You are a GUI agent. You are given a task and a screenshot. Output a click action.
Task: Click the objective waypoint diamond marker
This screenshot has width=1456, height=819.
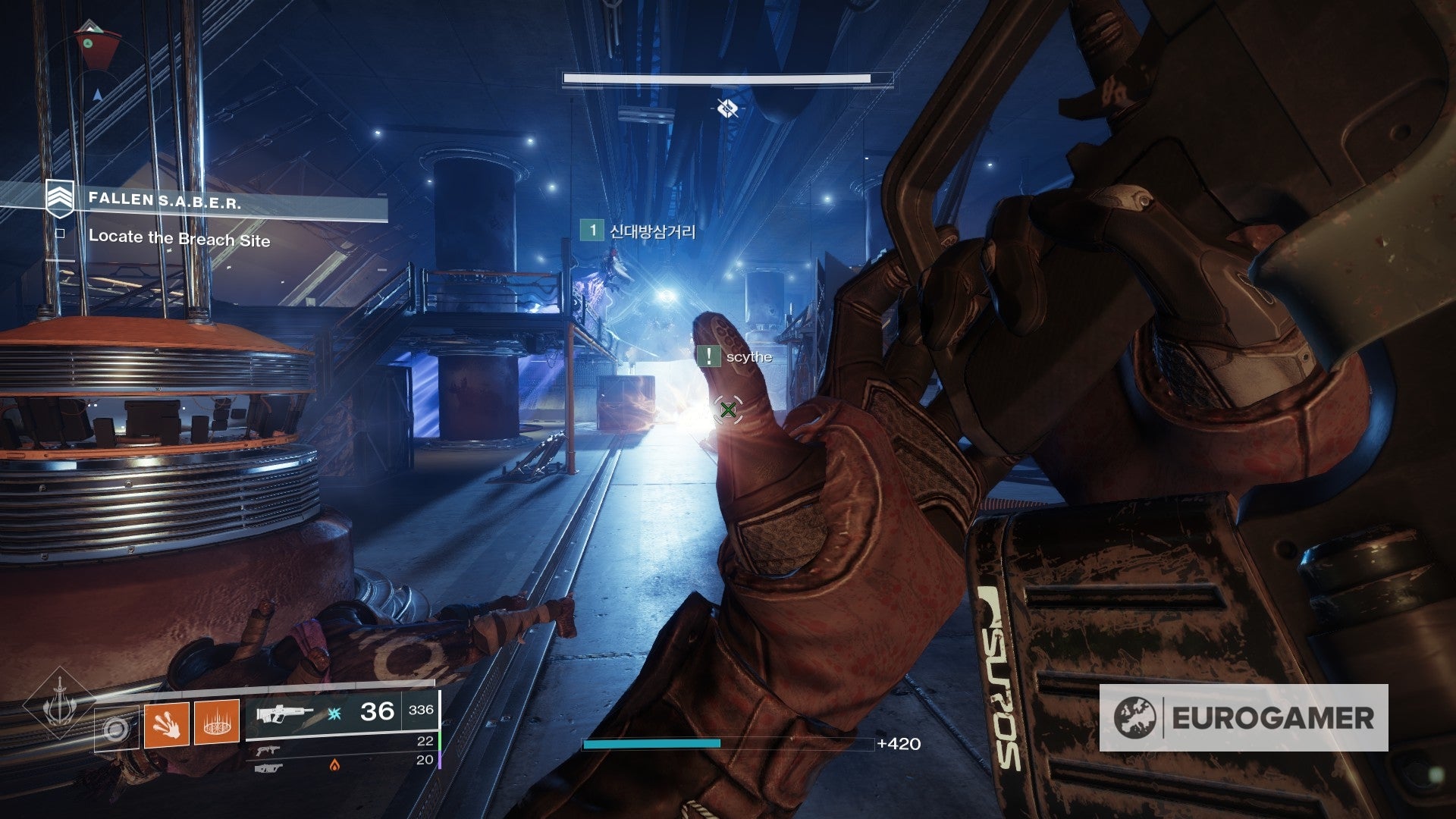[x=727, y=109]
